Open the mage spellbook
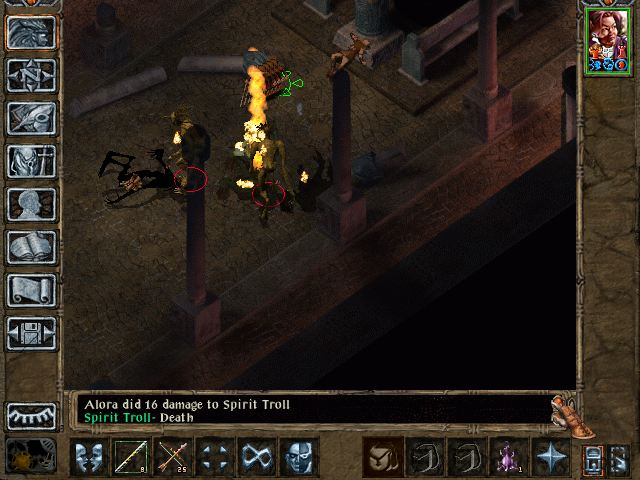The height and width of the screenshot is (480, 640). (x=31, y=247)
